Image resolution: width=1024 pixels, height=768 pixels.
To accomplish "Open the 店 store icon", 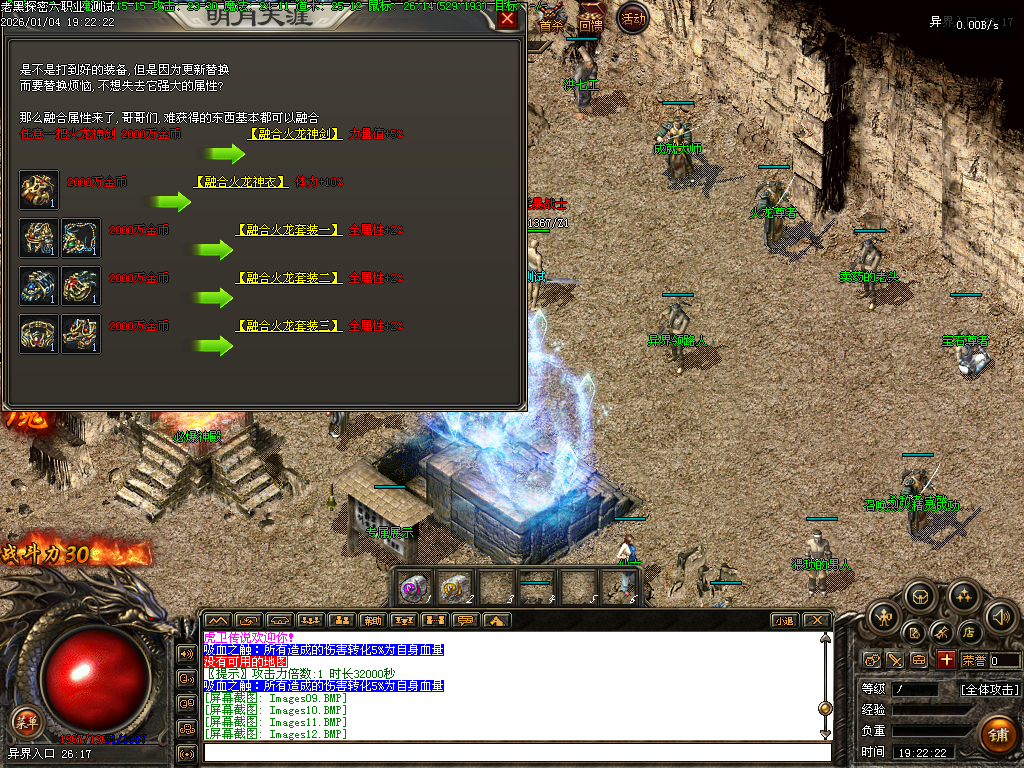I will [968, 632].
